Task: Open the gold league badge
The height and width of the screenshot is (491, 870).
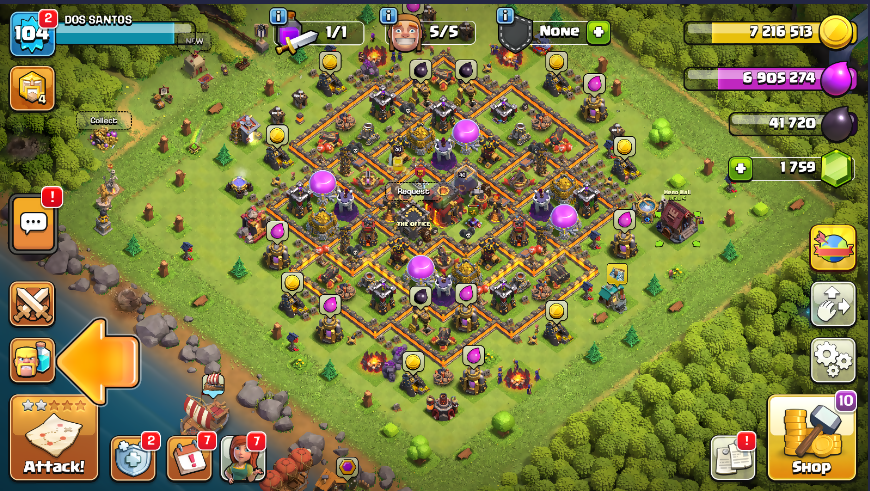Action: [32, 88]
